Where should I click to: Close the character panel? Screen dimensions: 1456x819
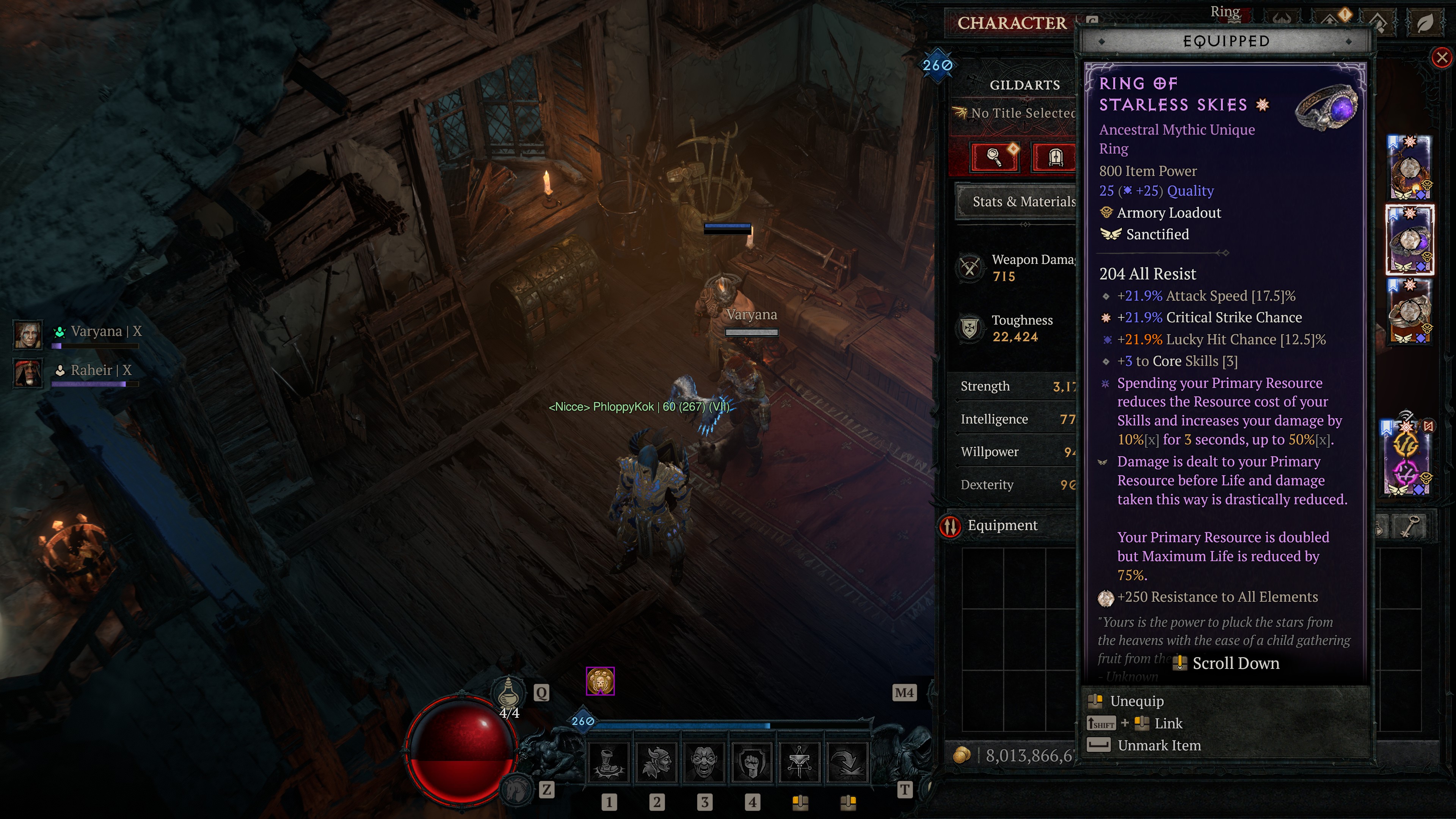(1442, 57)
